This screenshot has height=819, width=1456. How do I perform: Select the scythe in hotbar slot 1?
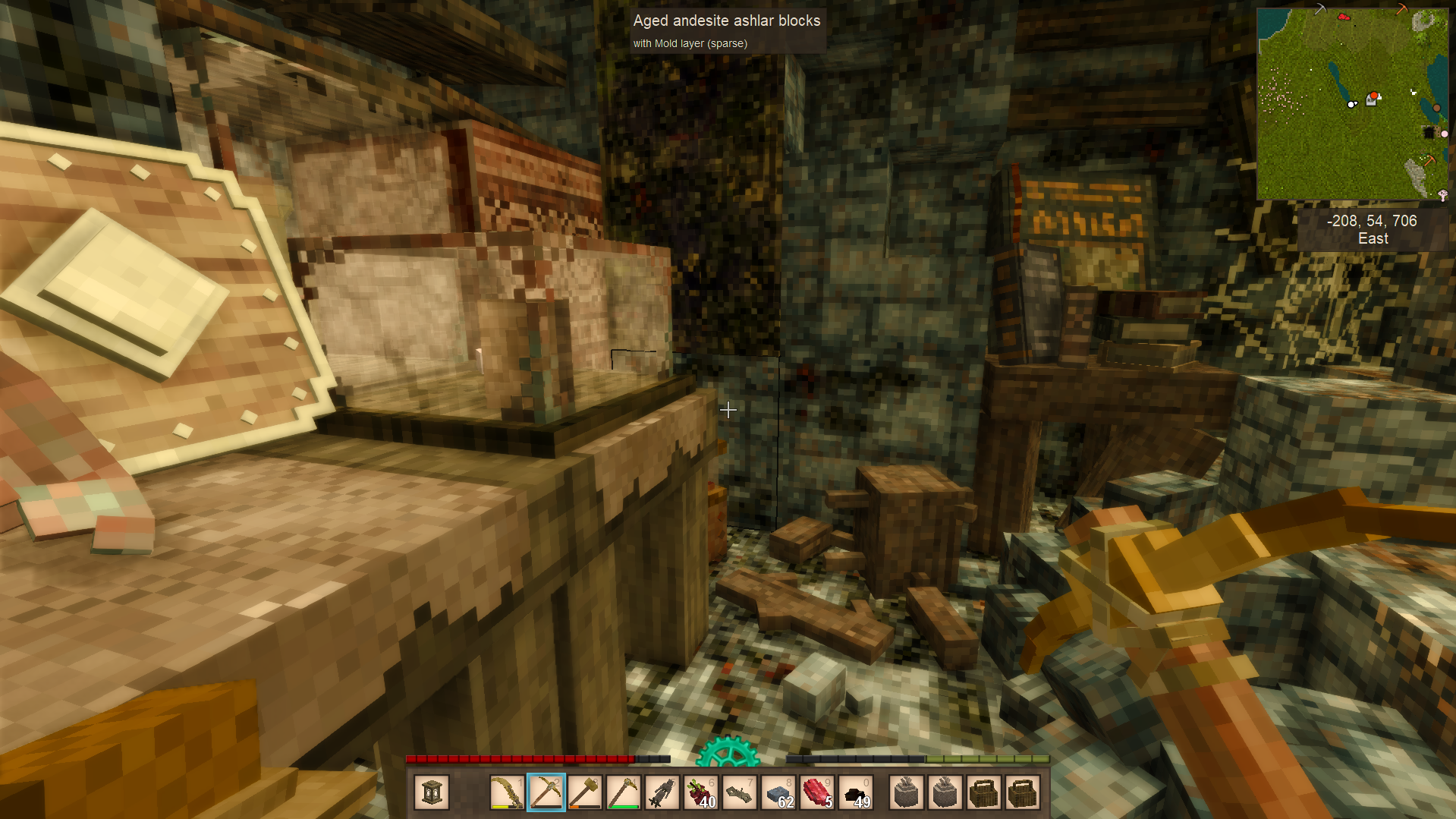pyautogui.click(x=507, y=792)
